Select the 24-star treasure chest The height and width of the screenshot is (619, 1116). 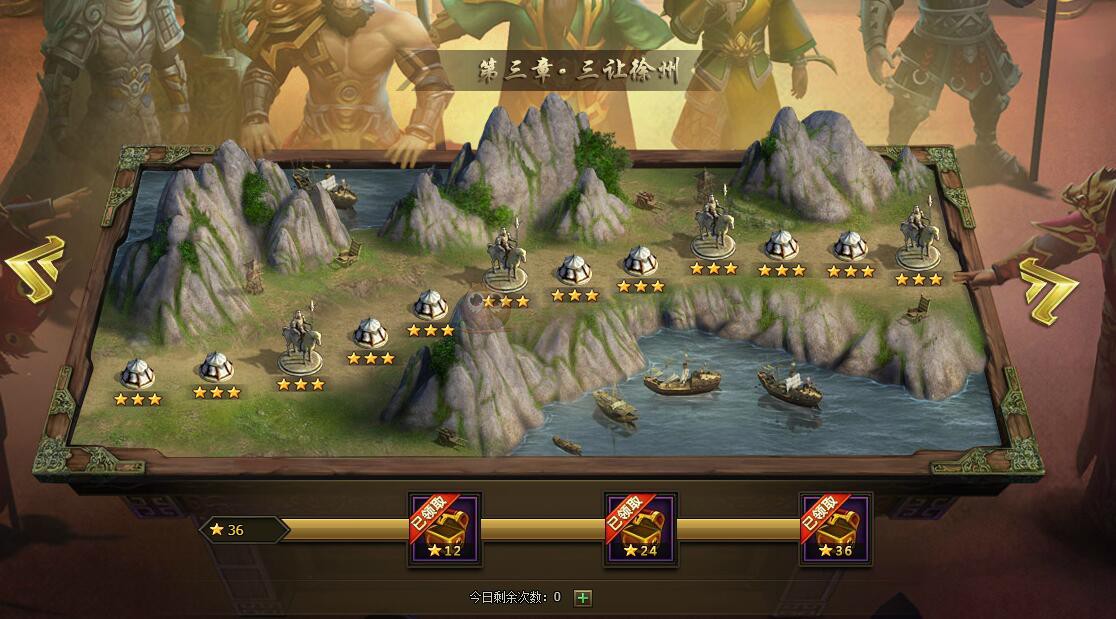[640, 529]
